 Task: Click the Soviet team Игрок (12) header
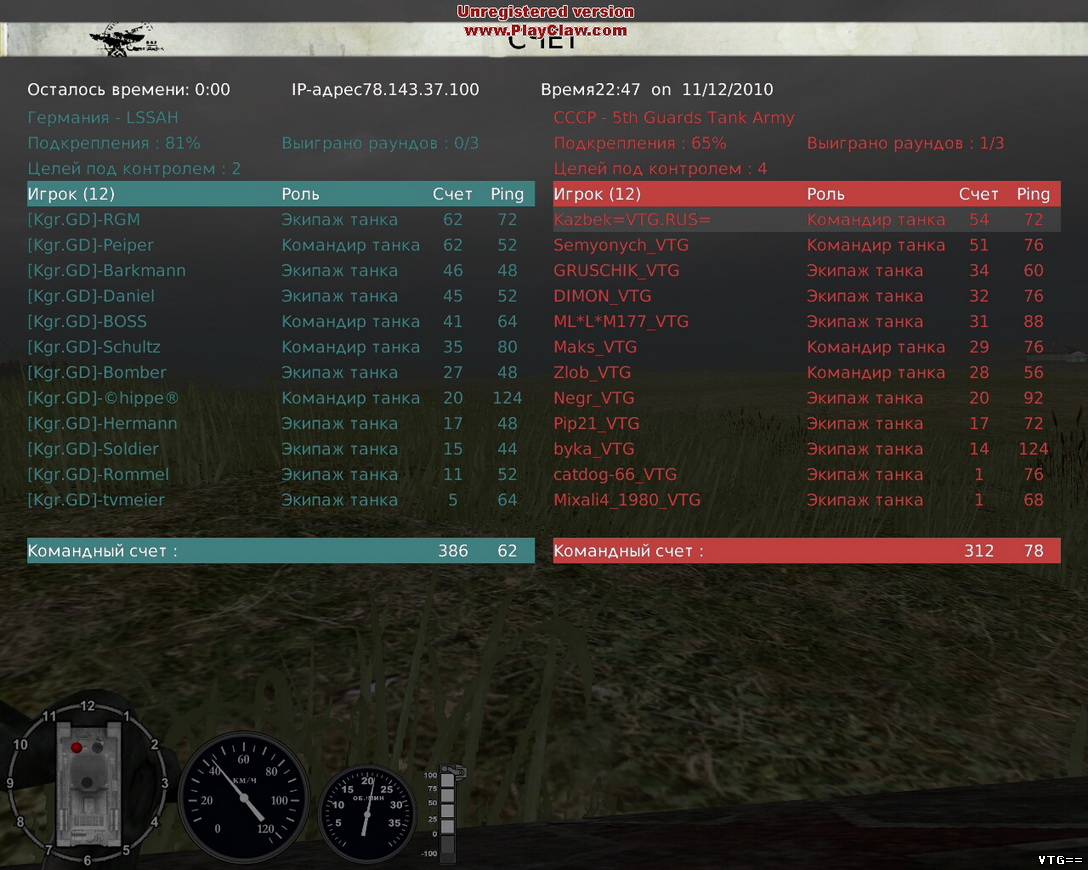tap(597, 194)
